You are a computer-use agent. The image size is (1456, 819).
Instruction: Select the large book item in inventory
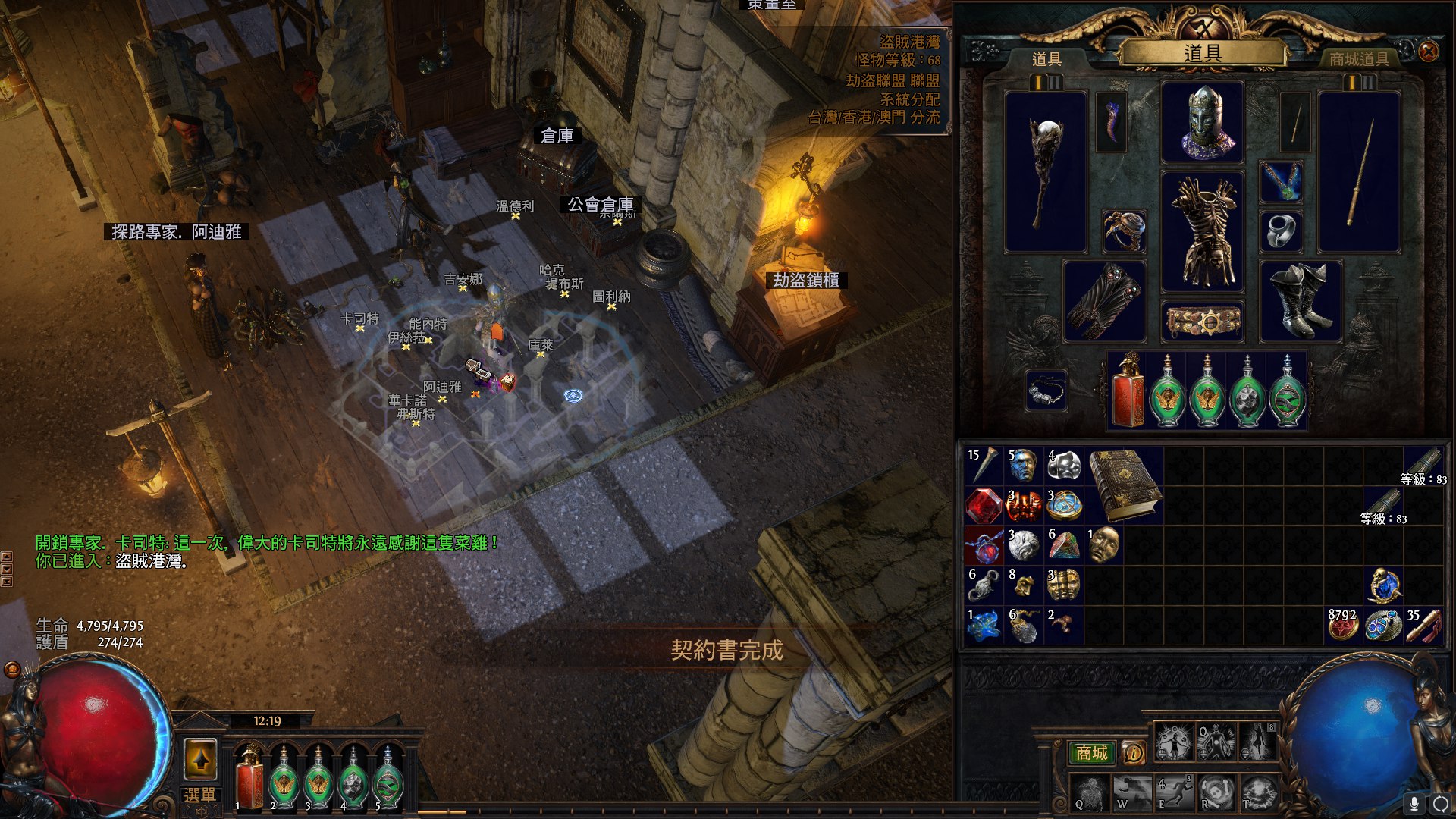[x=1125, y=485]
